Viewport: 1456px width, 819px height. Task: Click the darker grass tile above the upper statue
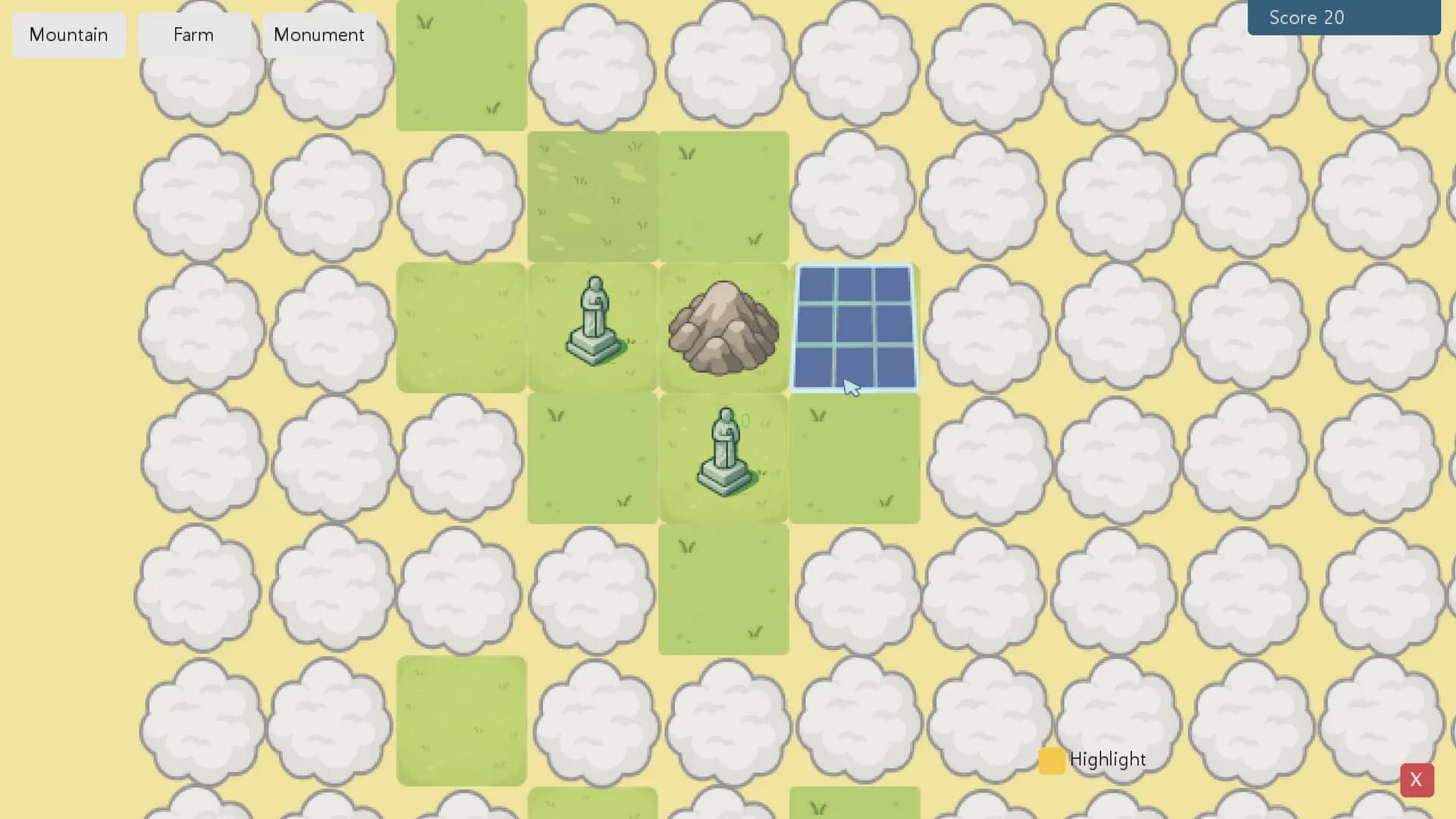click(x=592, y=196)
